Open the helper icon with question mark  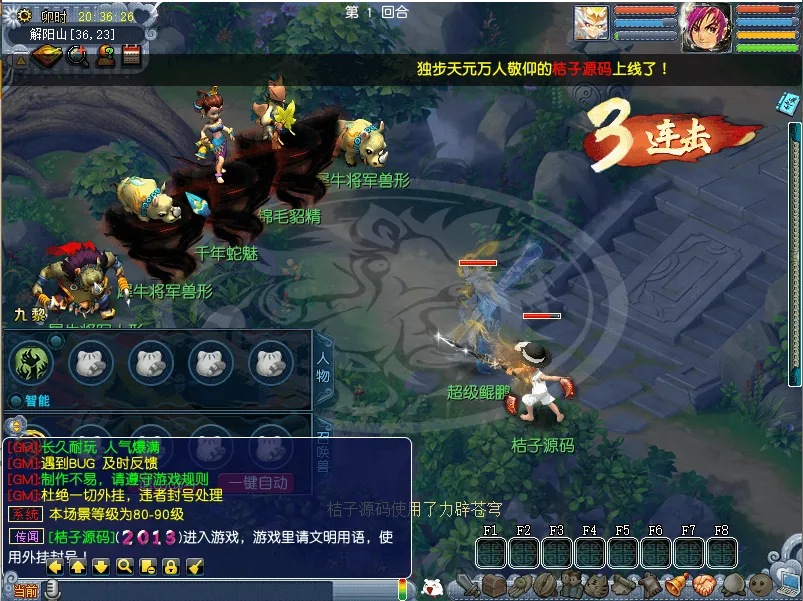[x=104, y=57]
